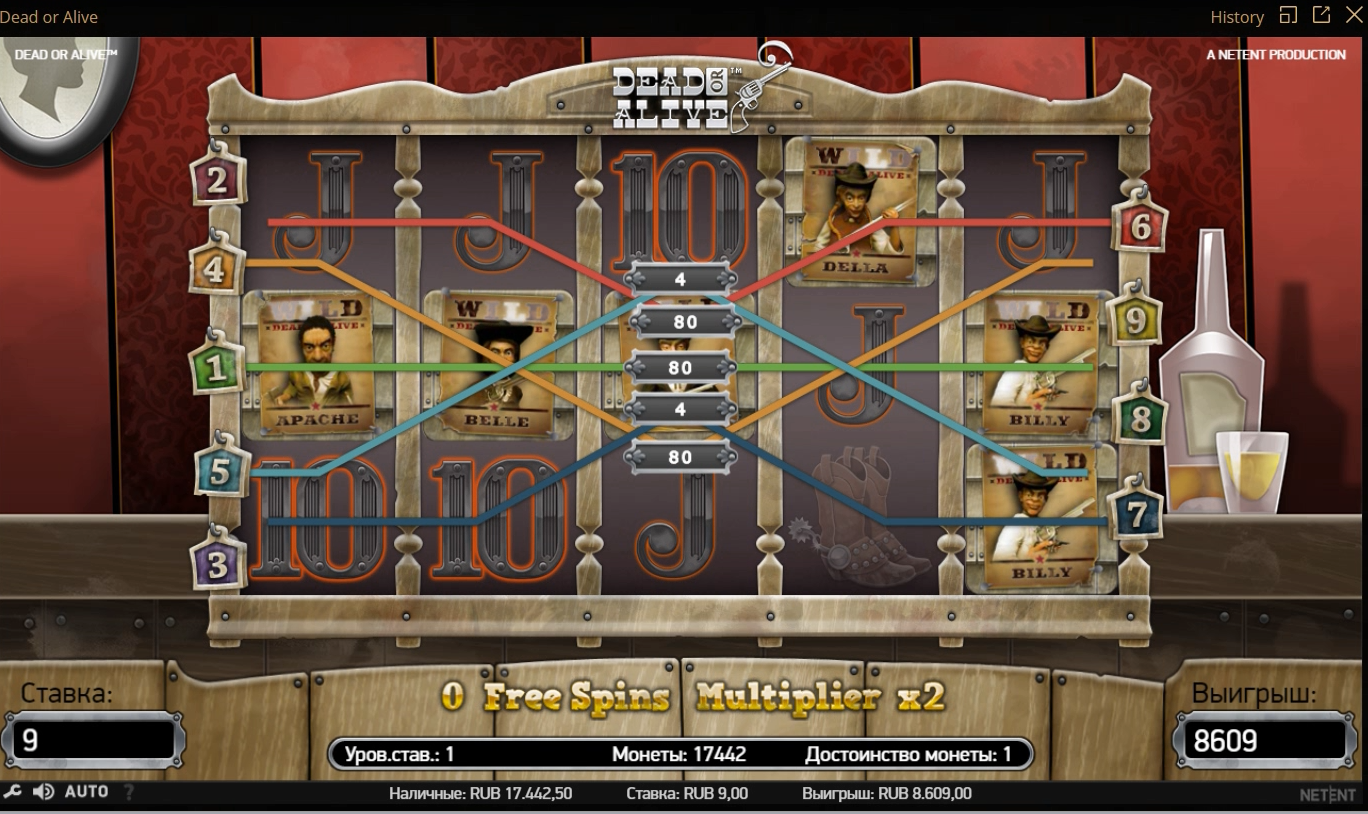This screenshot has width=1368, height=814.
Task: Open the History panel
Action: click(1237, 17)
